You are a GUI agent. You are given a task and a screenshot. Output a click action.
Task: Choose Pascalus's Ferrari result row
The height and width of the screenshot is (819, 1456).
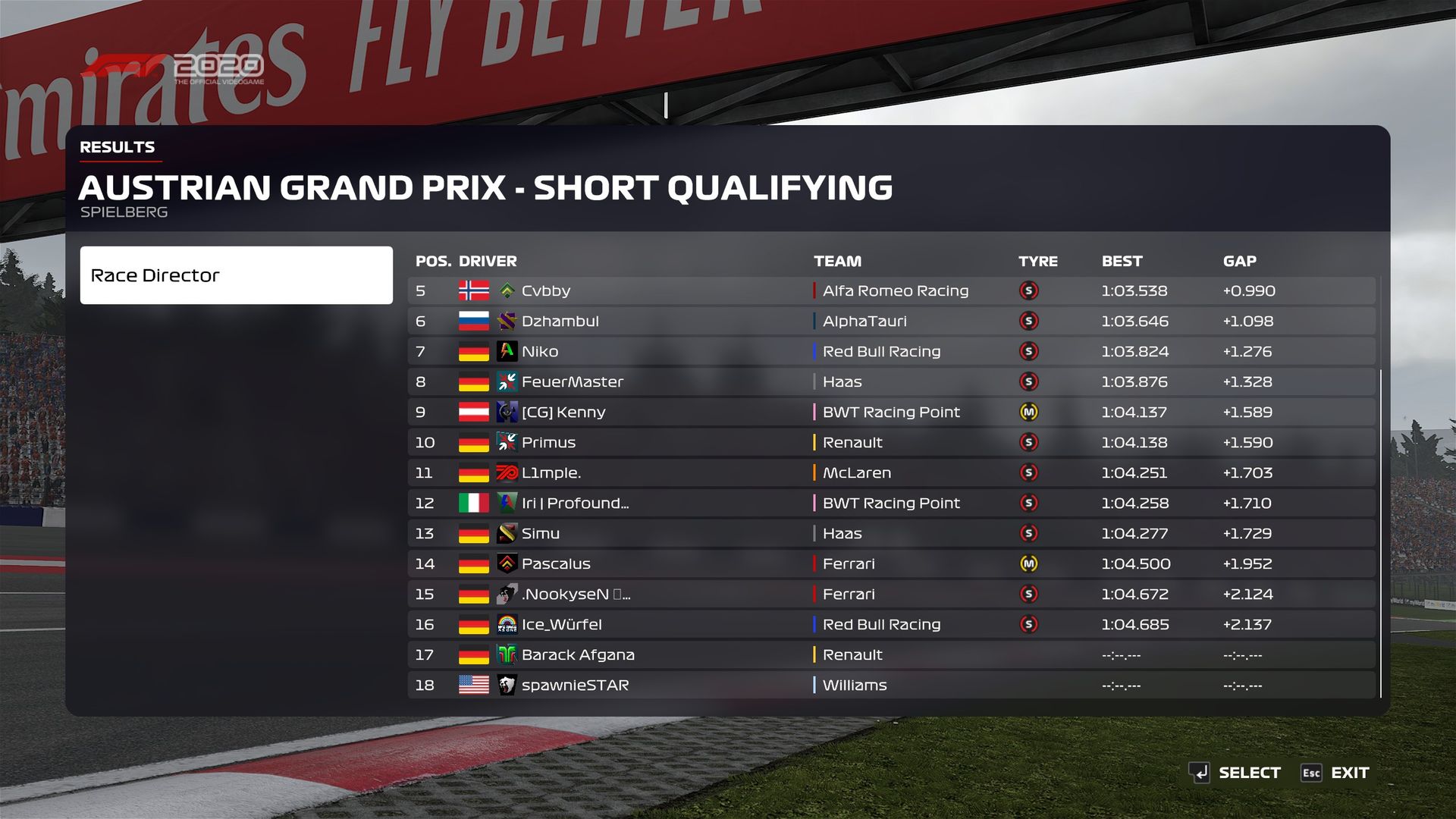tap(891, 564)
